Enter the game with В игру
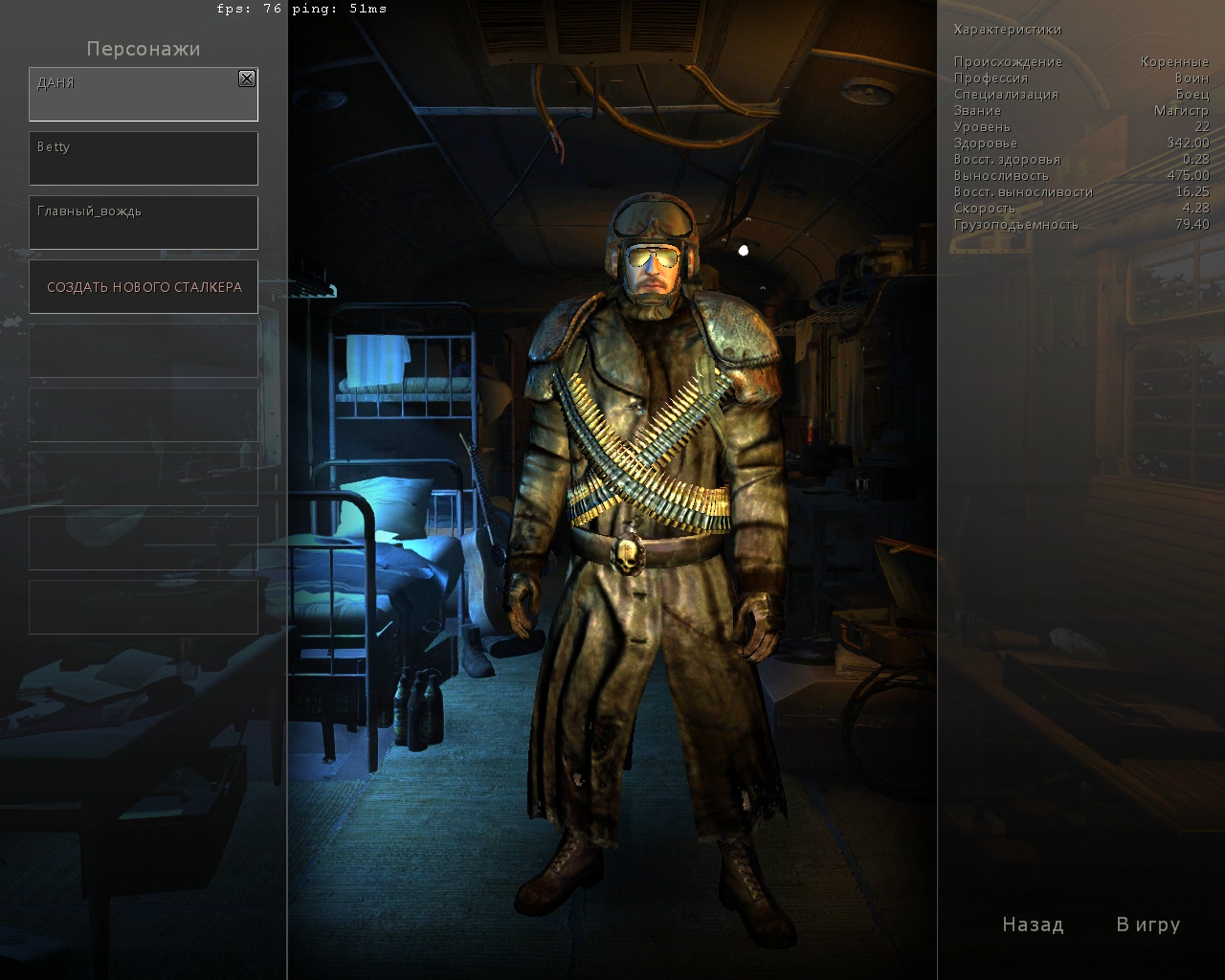Screen dimensions: 1225x980 pos(1147,924)
